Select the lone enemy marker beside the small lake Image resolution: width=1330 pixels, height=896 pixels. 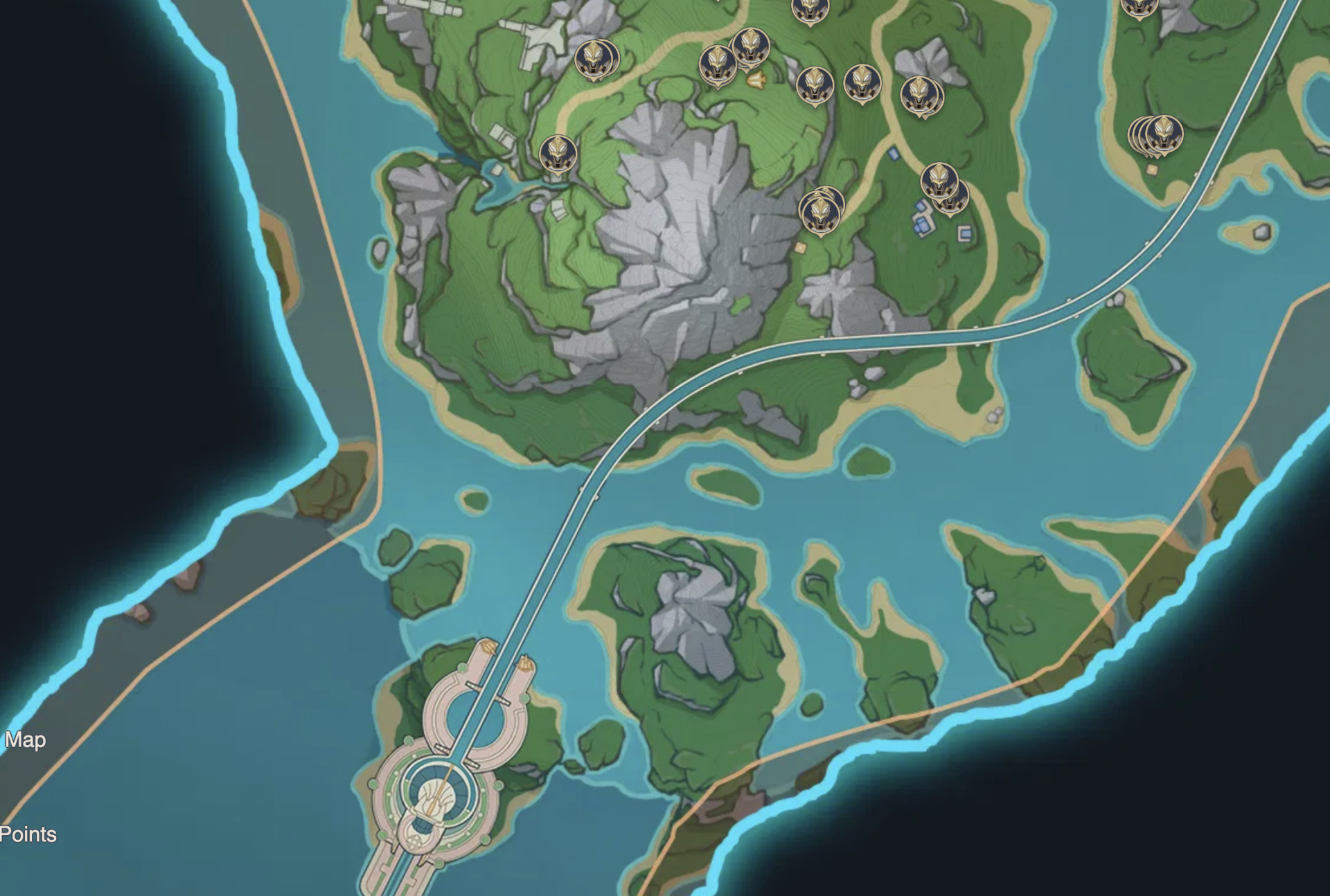coord(558,153)
